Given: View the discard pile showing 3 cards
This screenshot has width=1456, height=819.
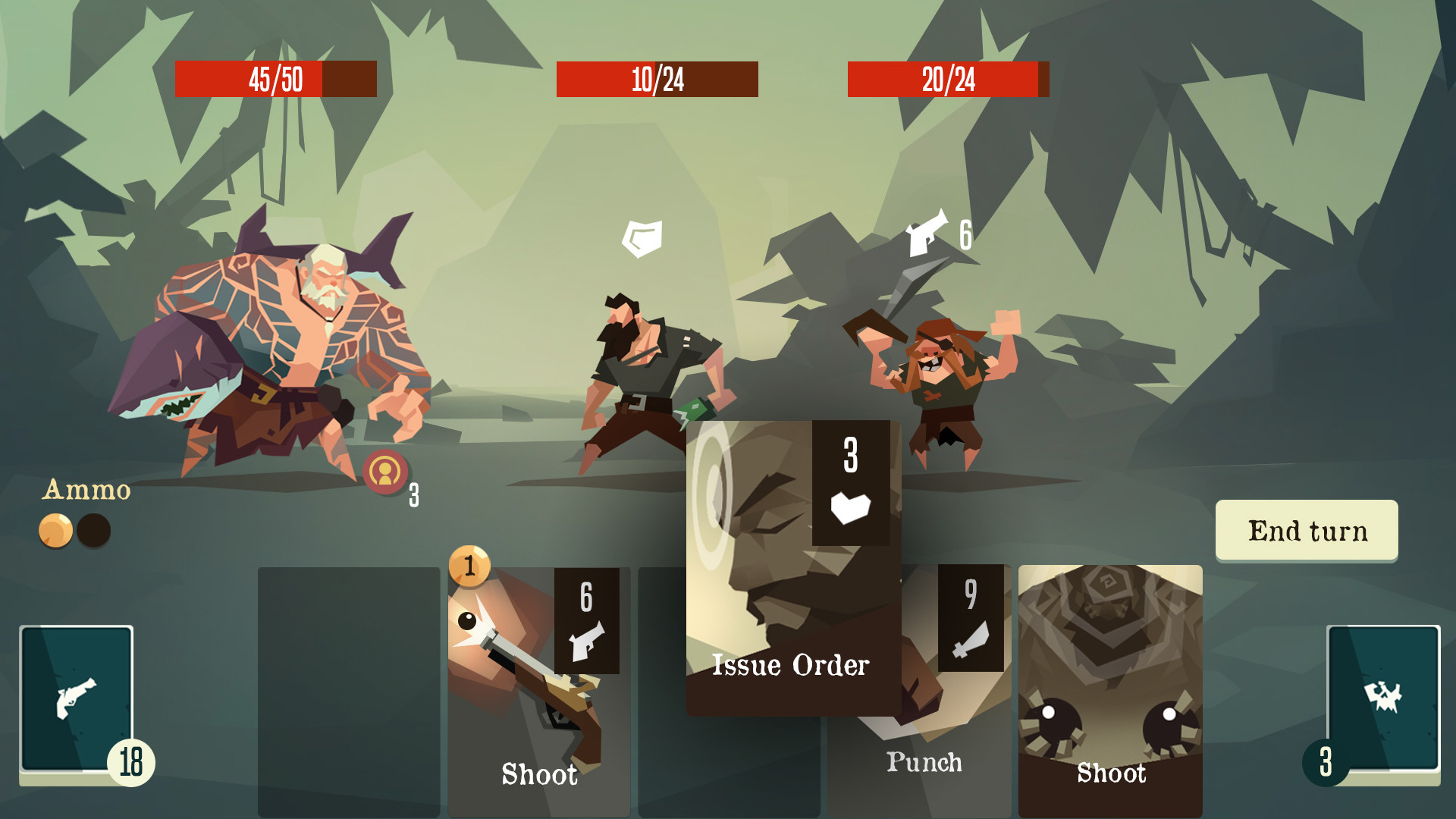Looking at the screenshot, I should coord(1382,698).
